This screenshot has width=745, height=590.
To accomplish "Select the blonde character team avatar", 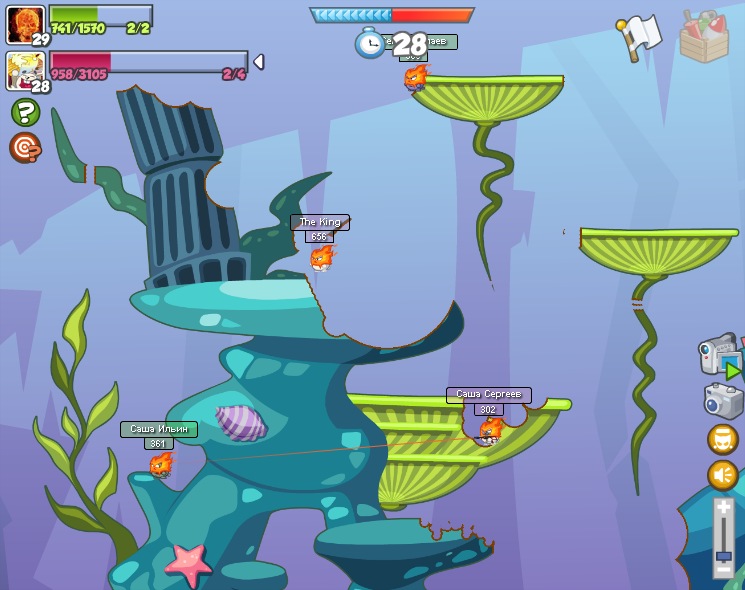I will [x=25, y=71].
